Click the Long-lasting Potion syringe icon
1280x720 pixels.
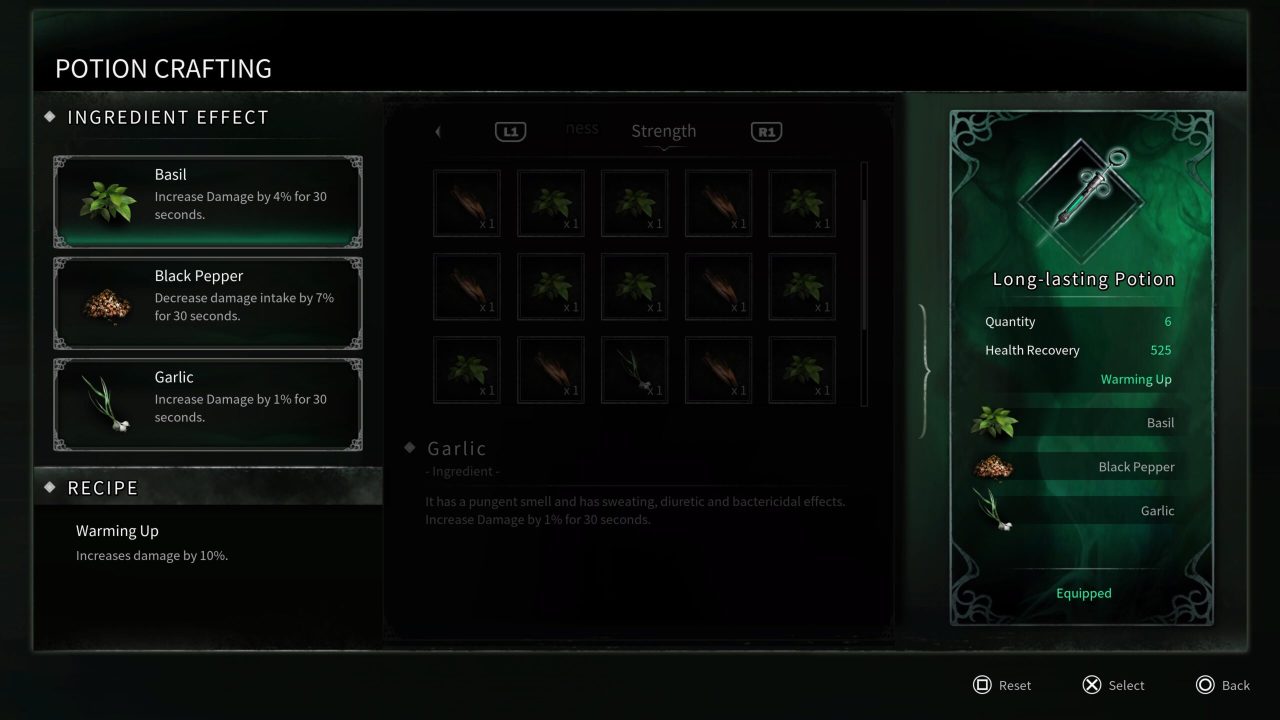pos(1083,192)
